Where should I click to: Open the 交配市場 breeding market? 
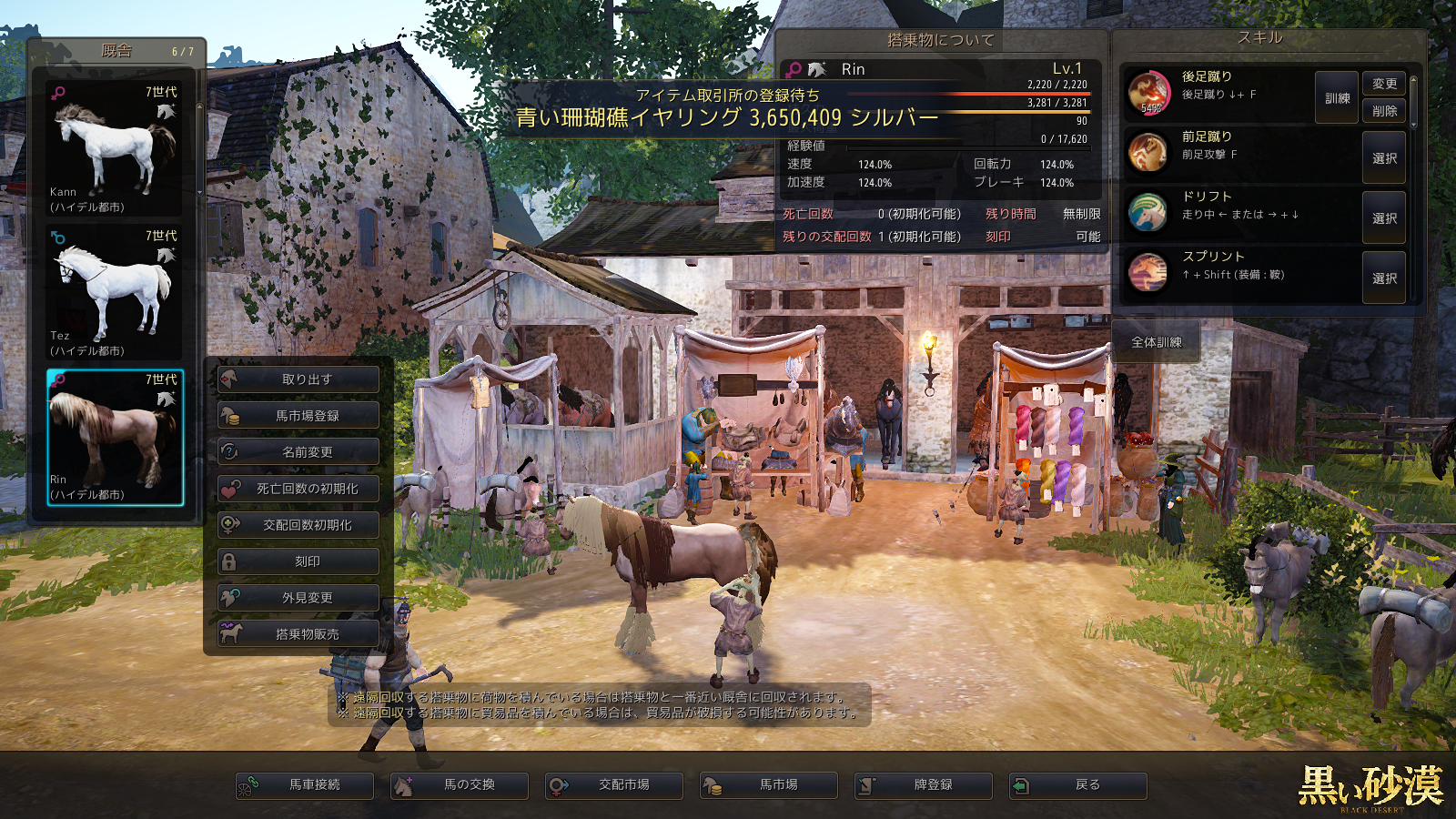tap(614, 785)
